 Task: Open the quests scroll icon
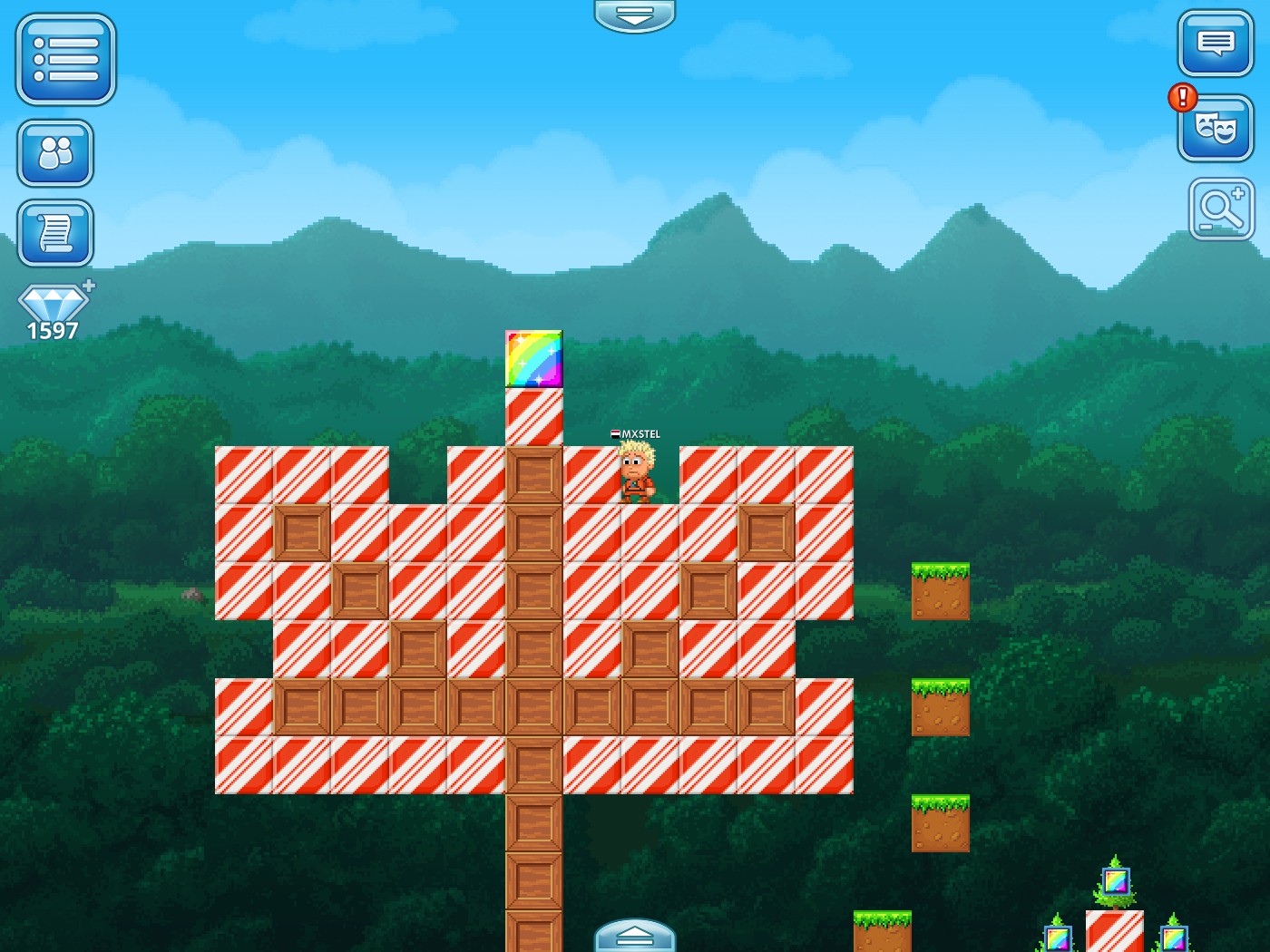[55, 232]
